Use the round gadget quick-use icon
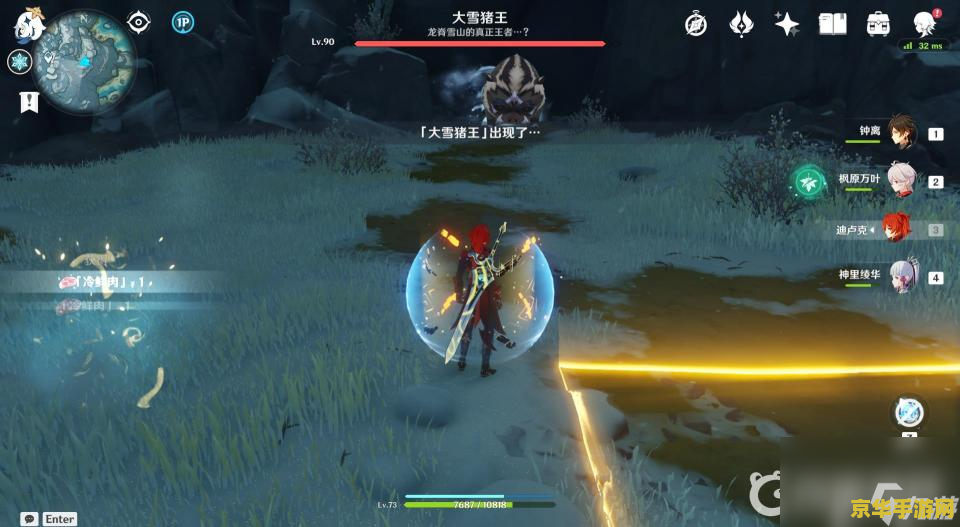Screen dimensions: 960x527 [909, 411]
